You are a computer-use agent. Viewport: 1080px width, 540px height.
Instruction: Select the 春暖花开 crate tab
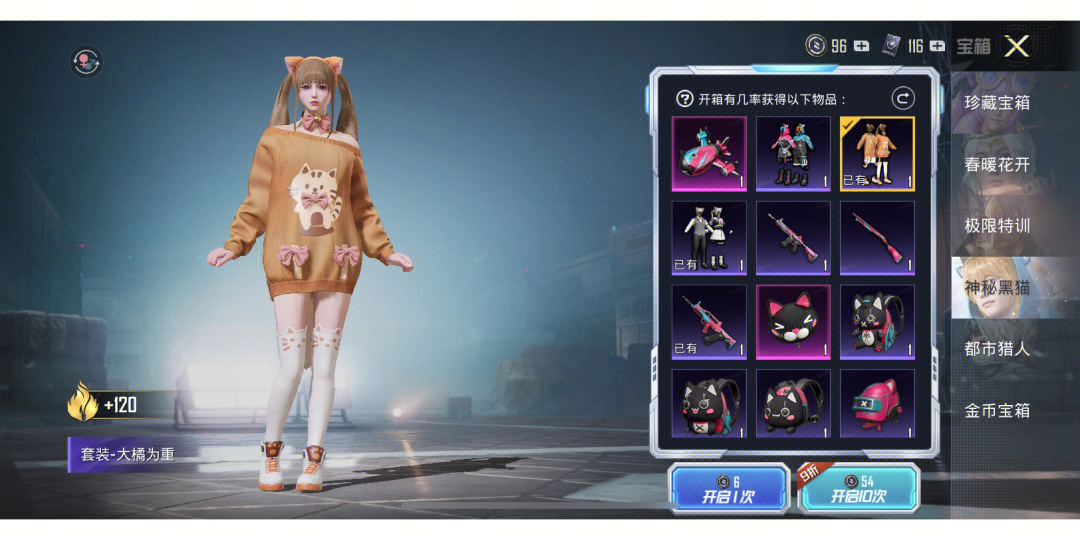[x=997, y=164]
